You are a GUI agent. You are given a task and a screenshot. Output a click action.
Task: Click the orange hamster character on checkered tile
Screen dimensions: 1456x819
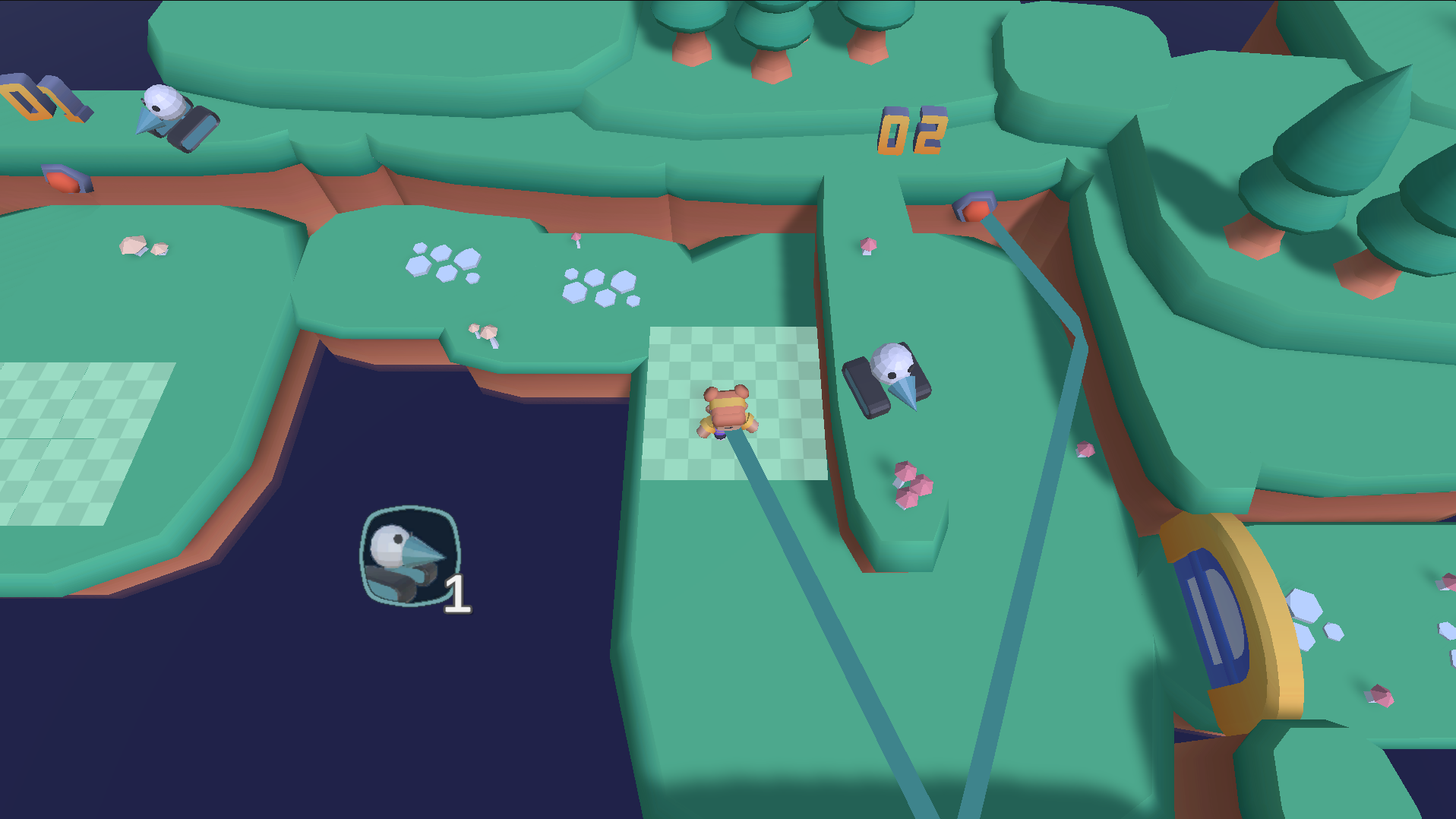point(725,410)
